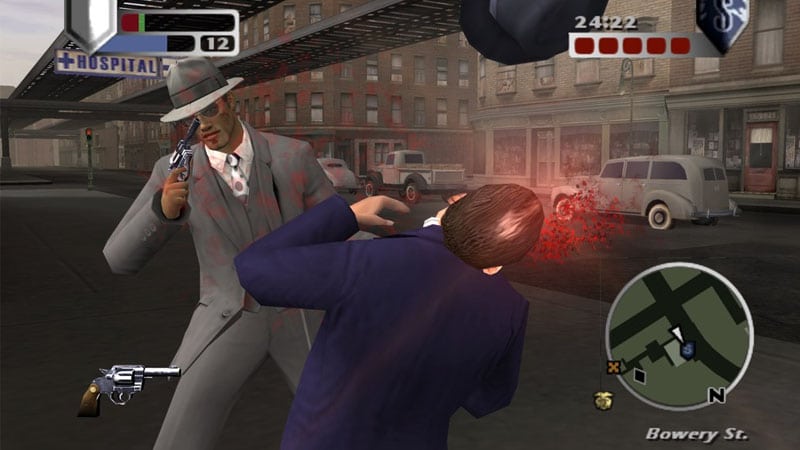Viewport: 800px width, 450px height.
Task: Click the N compass marker on minimap
Action: click(716, 394)
